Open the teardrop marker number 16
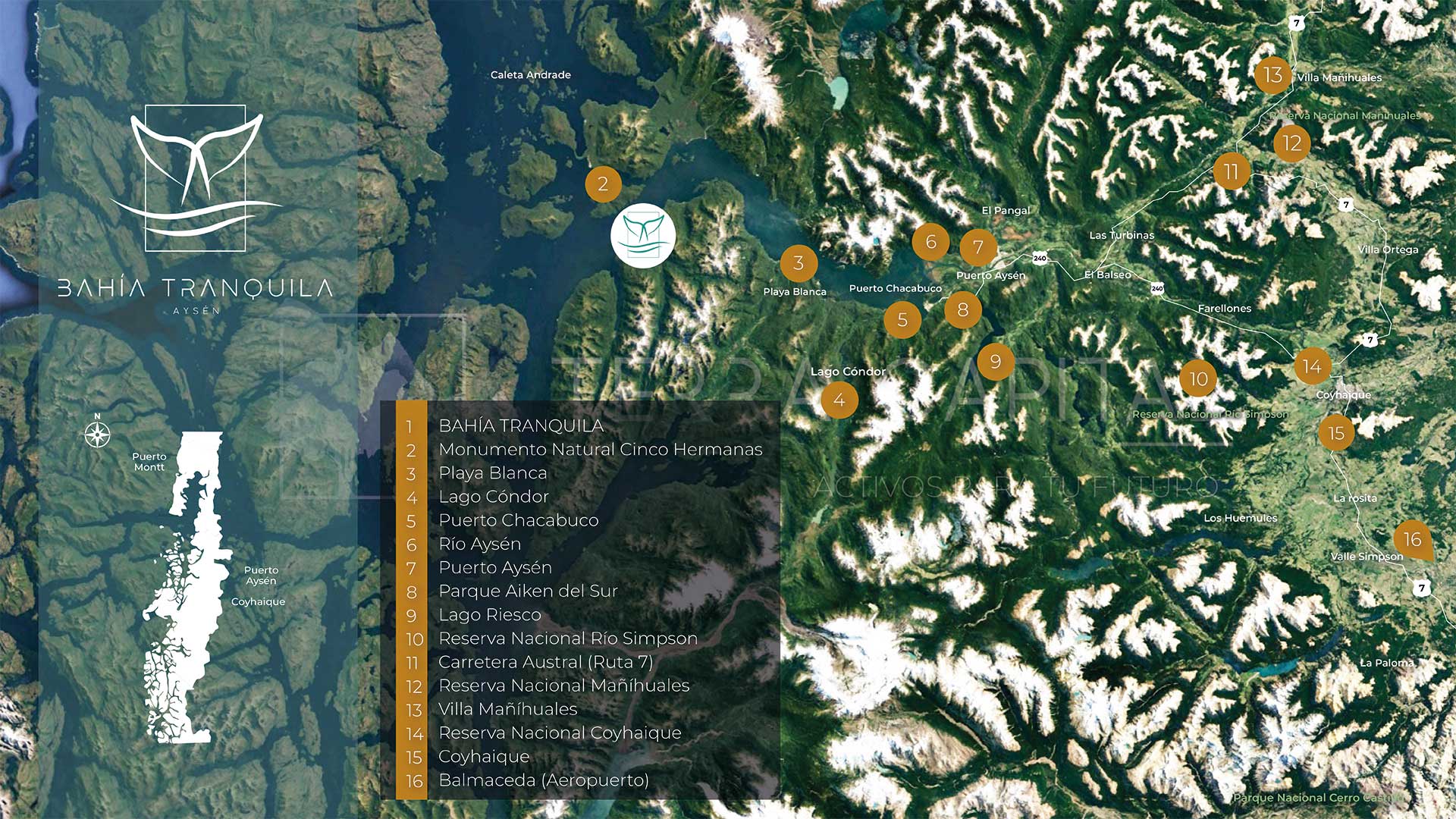This screenshot has height=819, width=1456. [x=1412, y=539]
